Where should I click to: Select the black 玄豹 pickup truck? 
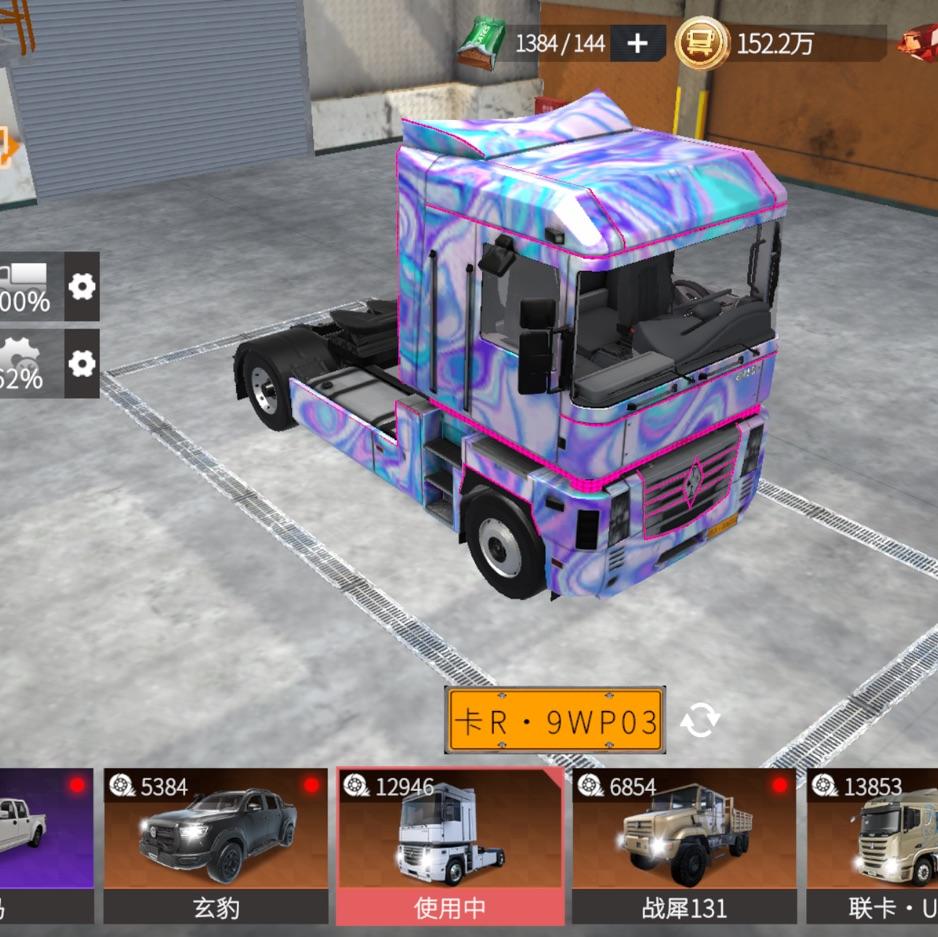216,845
